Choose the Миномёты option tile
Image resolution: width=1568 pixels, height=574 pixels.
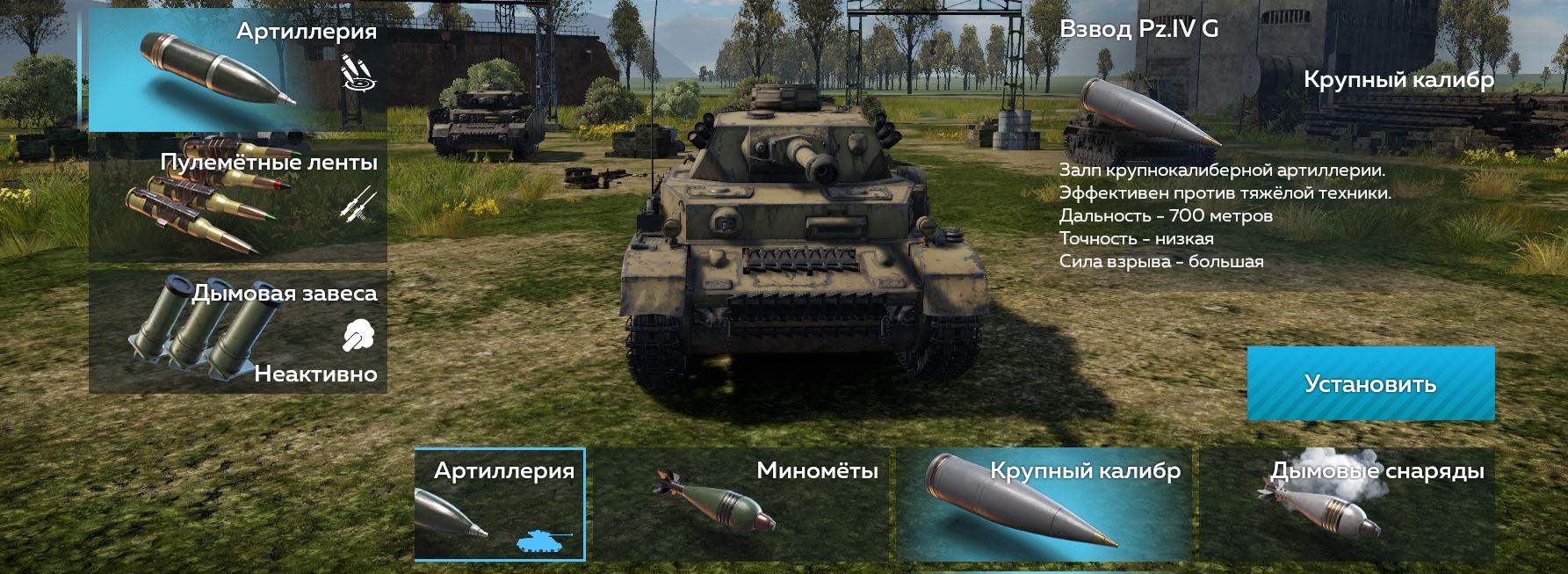coord(741,504)
